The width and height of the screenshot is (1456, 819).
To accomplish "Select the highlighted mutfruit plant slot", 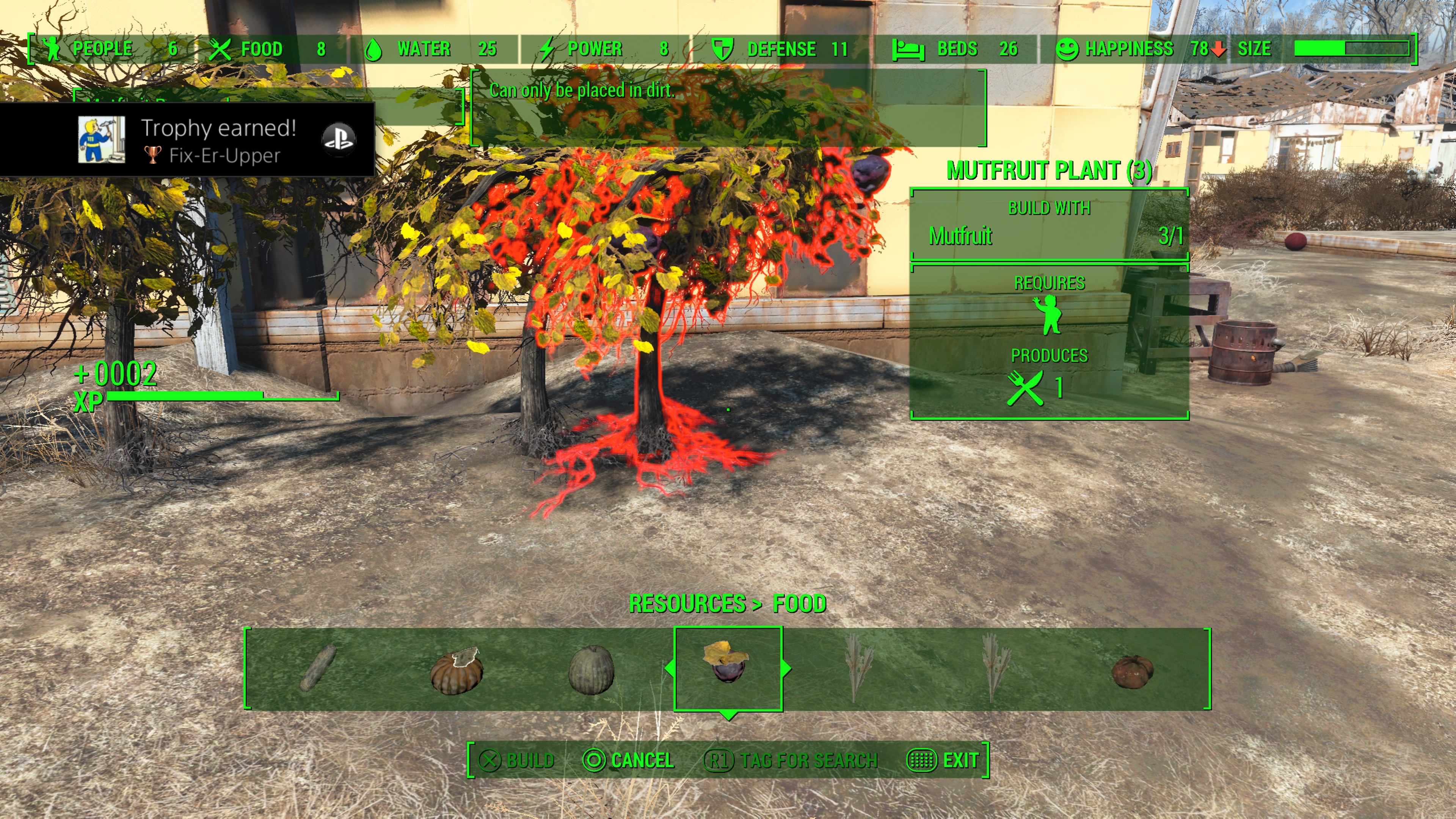I will (x=728, y=668).
